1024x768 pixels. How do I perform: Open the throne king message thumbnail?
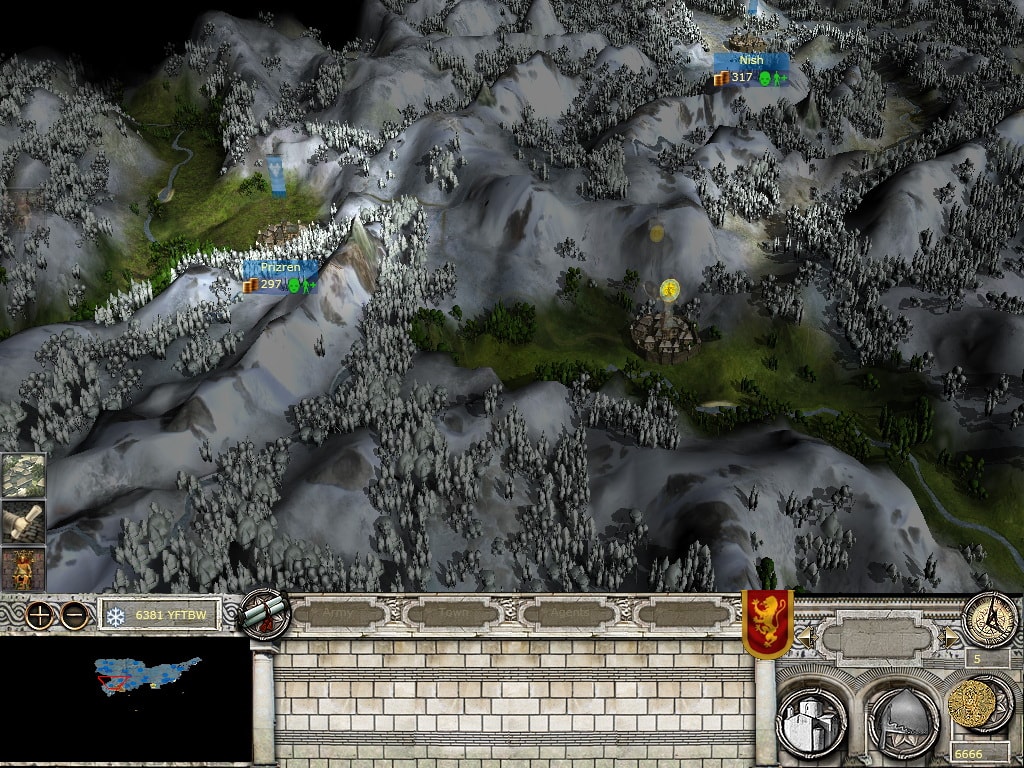click(x=23, y=568)
